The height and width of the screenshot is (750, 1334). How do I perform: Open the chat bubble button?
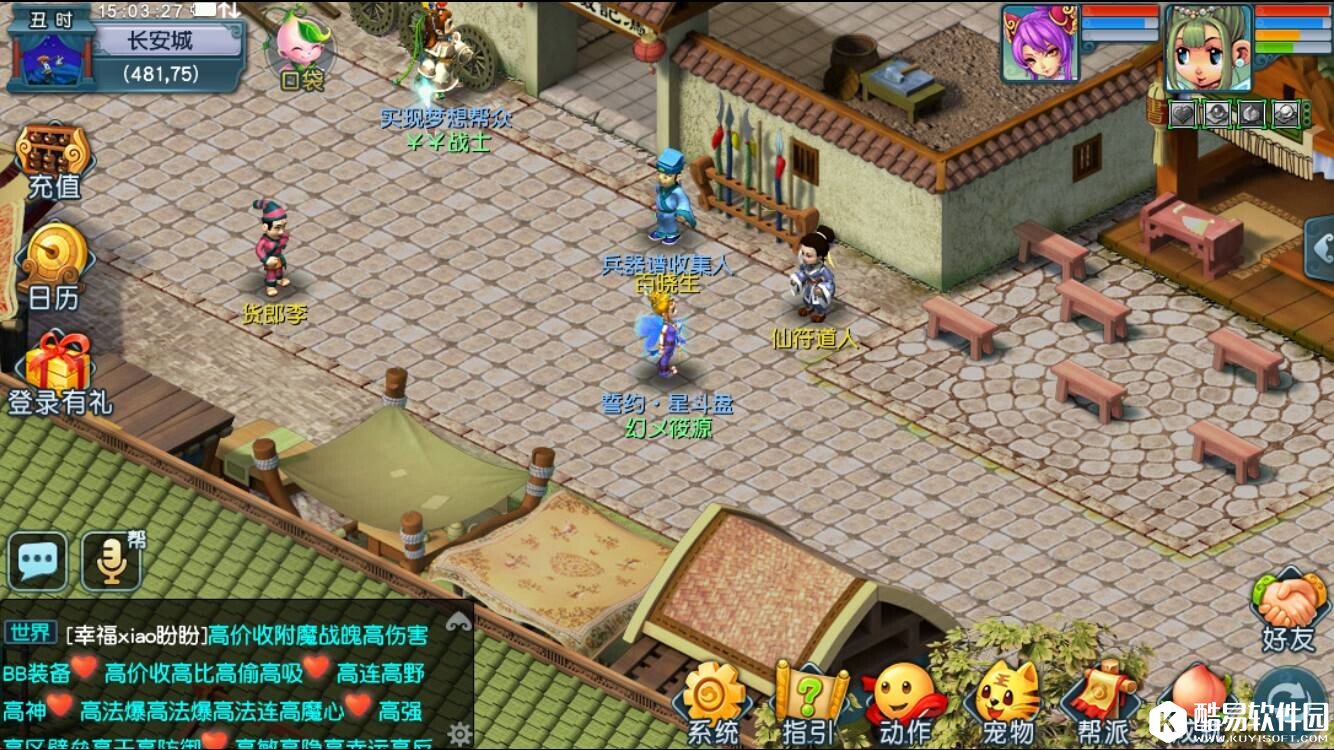point(38,562)
